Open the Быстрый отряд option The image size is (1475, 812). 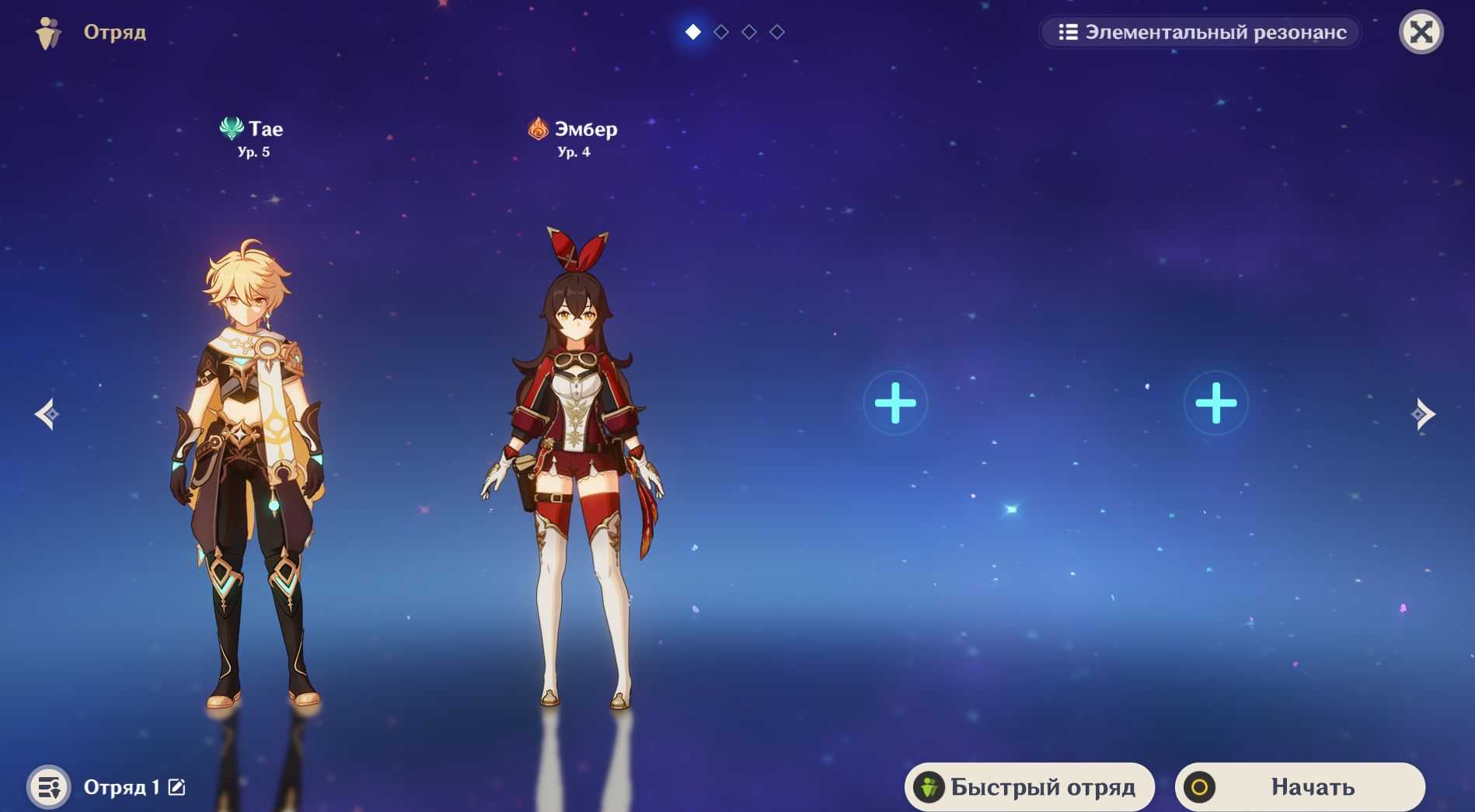(x=1029, y=787)
